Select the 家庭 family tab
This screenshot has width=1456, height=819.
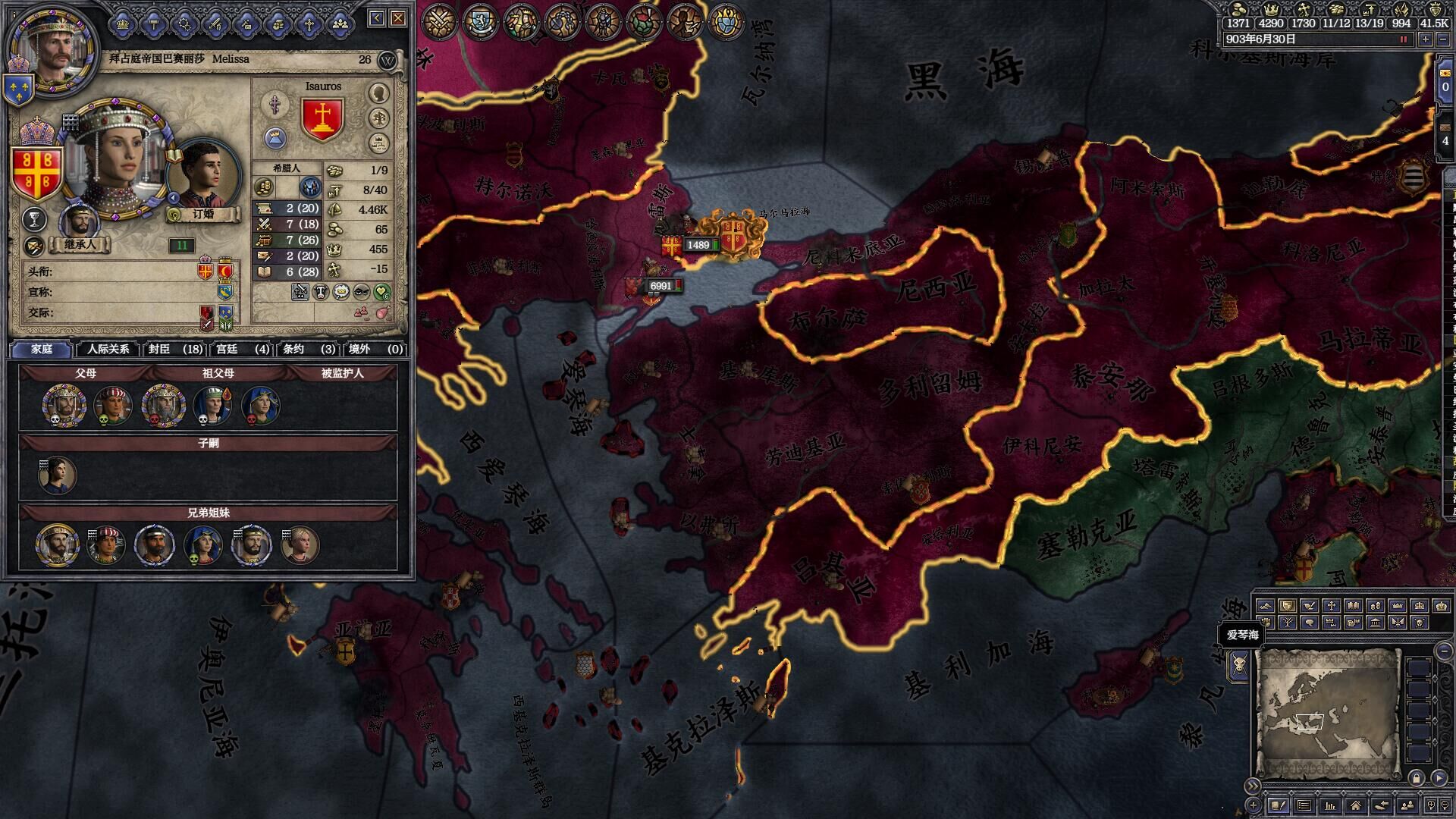[x=42, y=349]
